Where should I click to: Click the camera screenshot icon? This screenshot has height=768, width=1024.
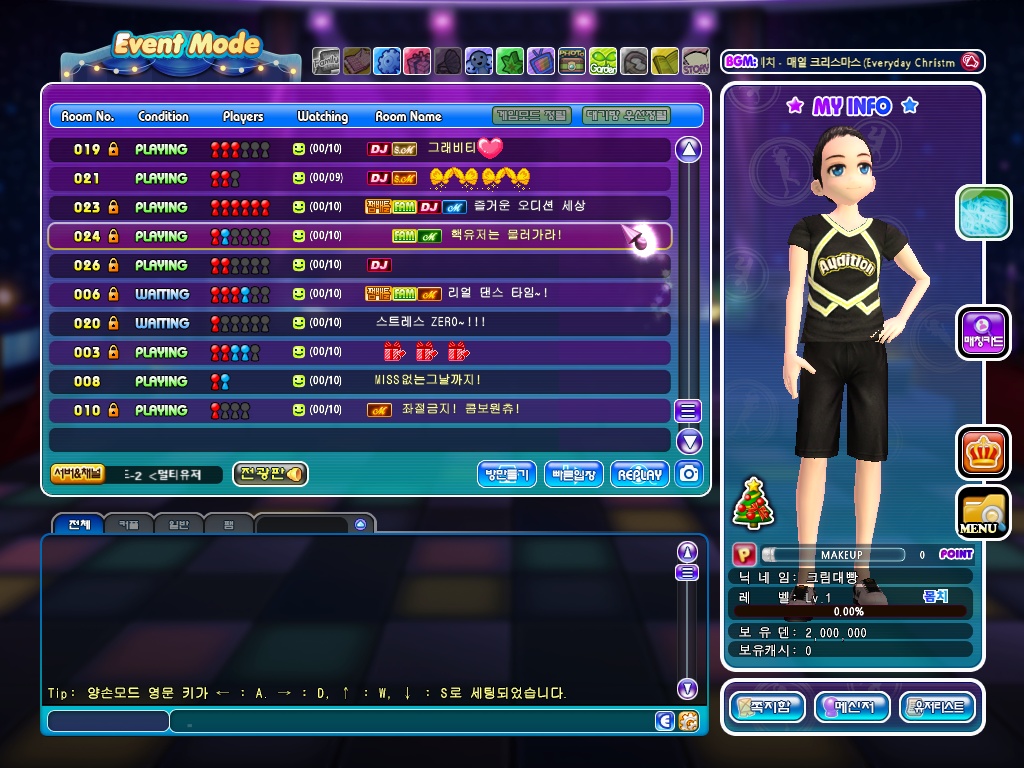688,474
